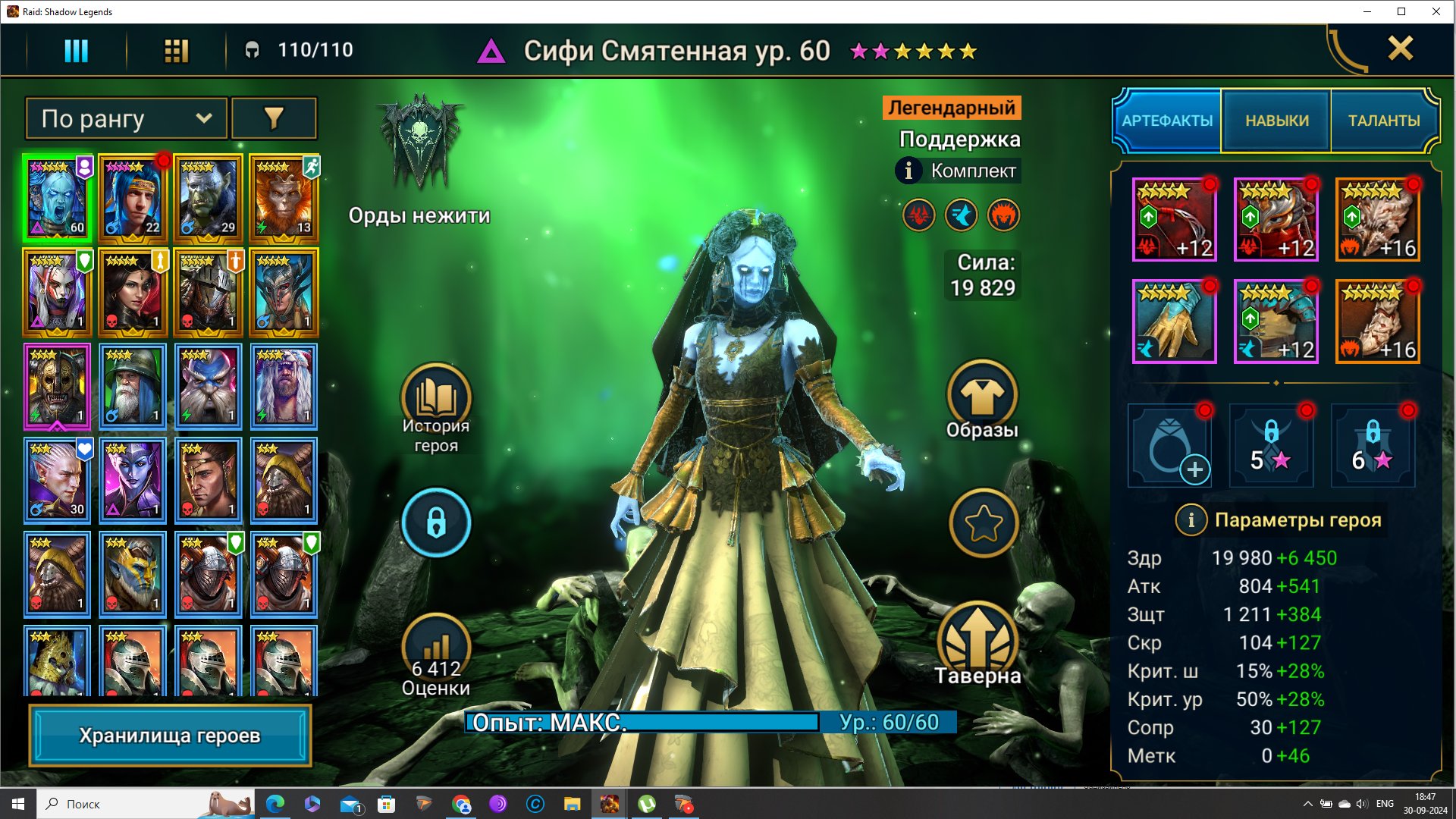Show 'Комплект' set information

[908, 171]
